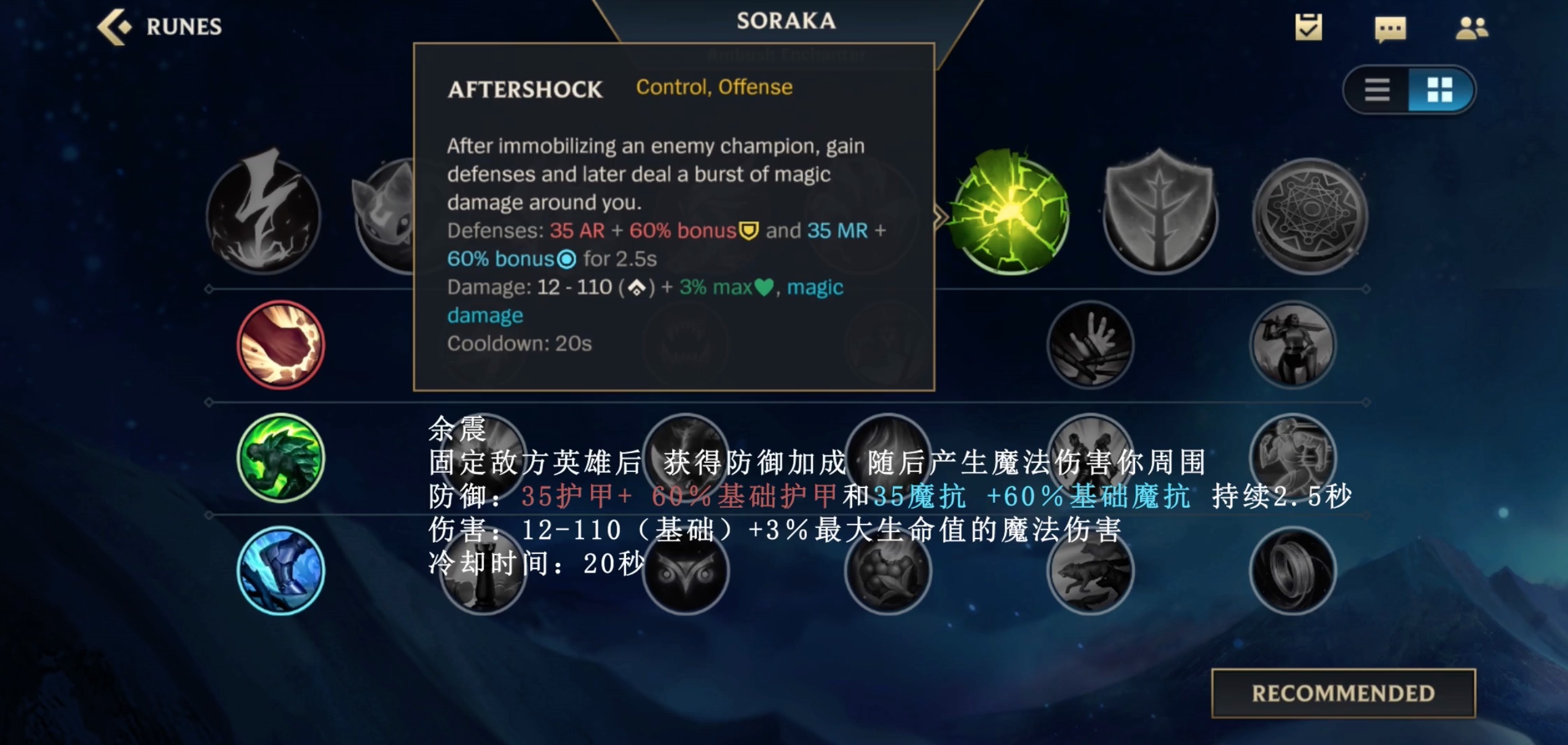Switch to the SORAKA champion tab
The image size is (1568, 745).
[x=786, y=20]
